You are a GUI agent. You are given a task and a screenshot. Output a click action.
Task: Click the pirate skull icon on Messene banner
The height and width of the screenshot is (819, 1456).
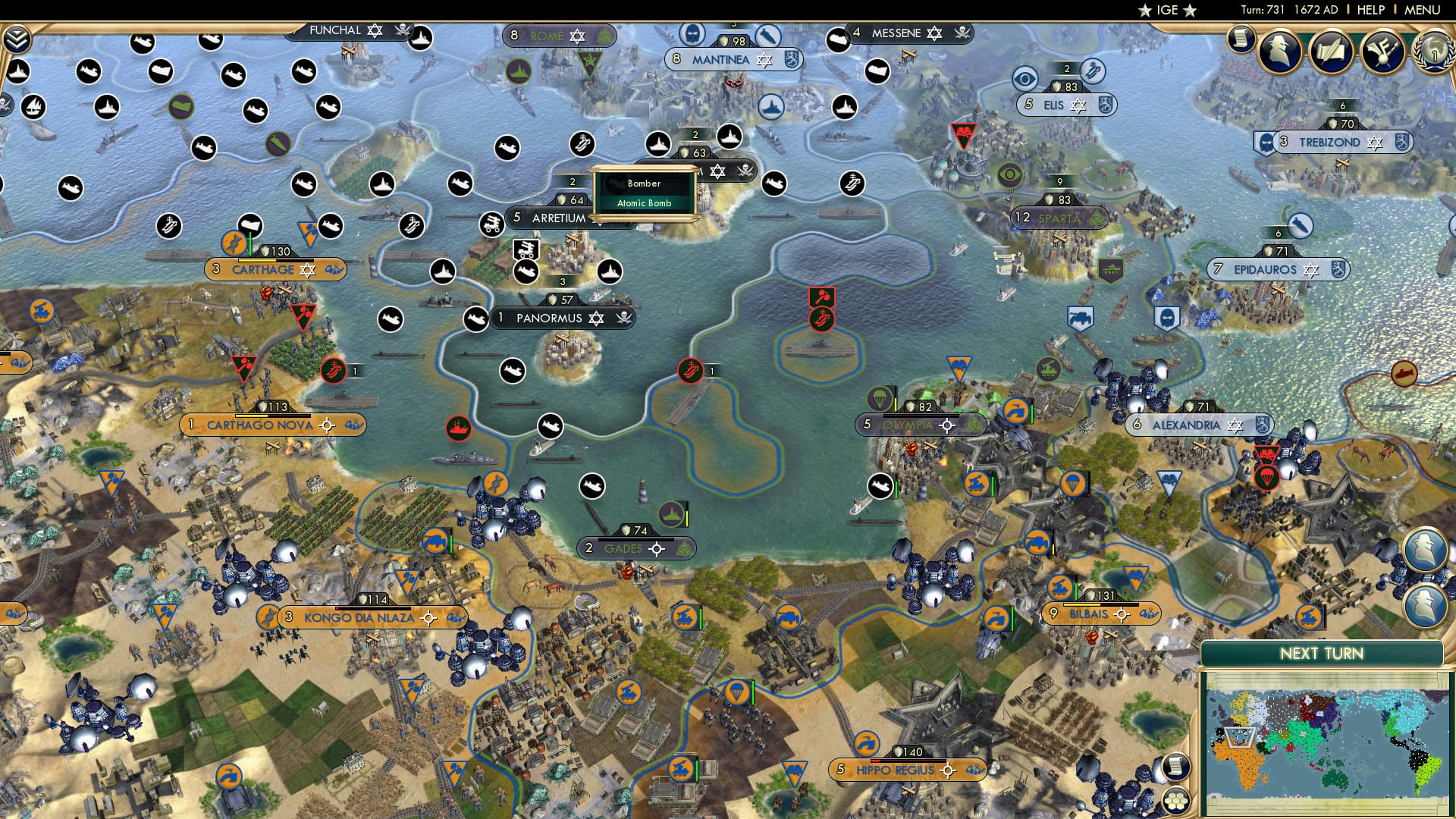(x=961, y=33)
